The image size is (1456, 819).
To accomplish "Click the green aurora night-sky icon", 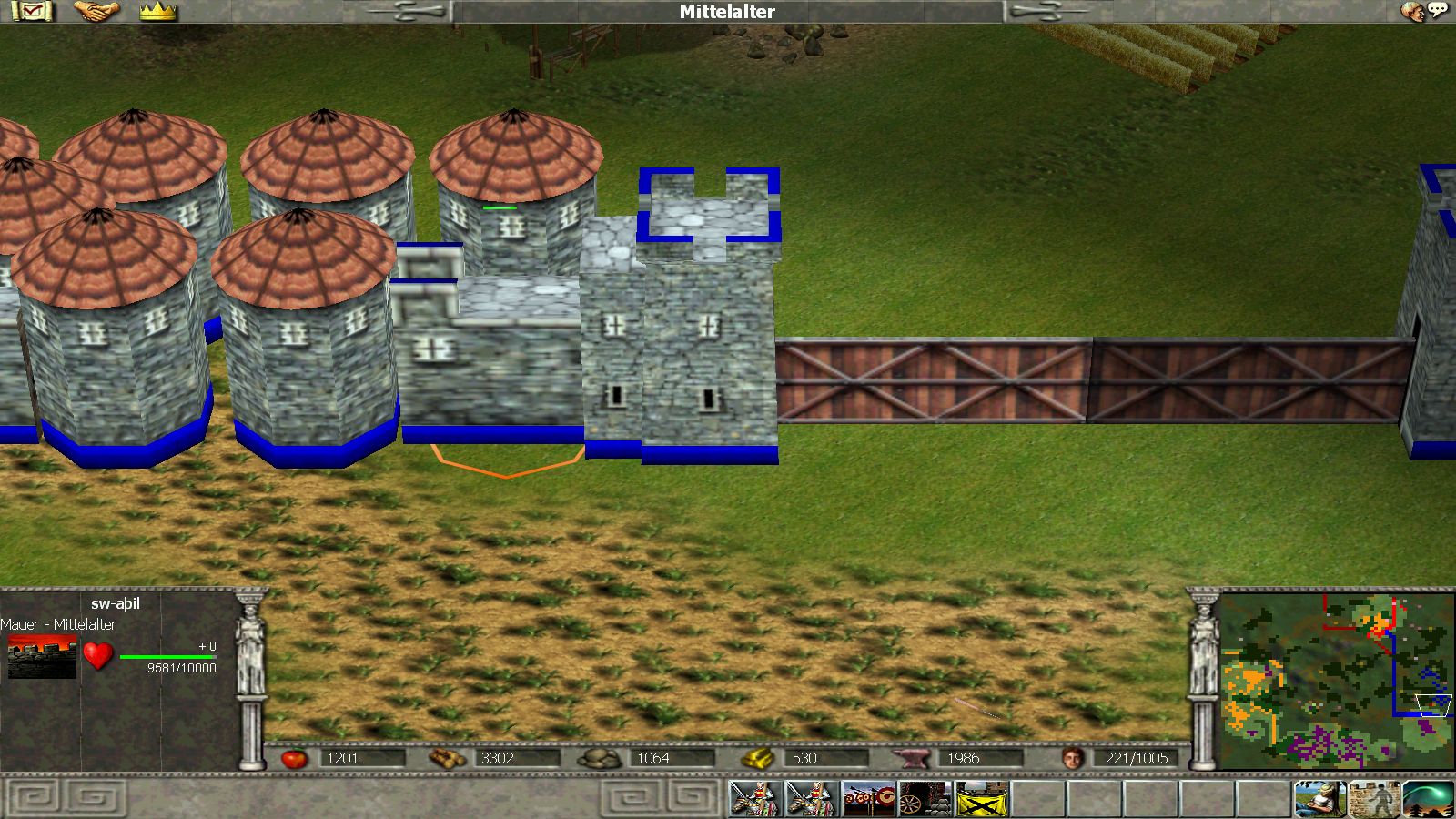I will 1428,800.
